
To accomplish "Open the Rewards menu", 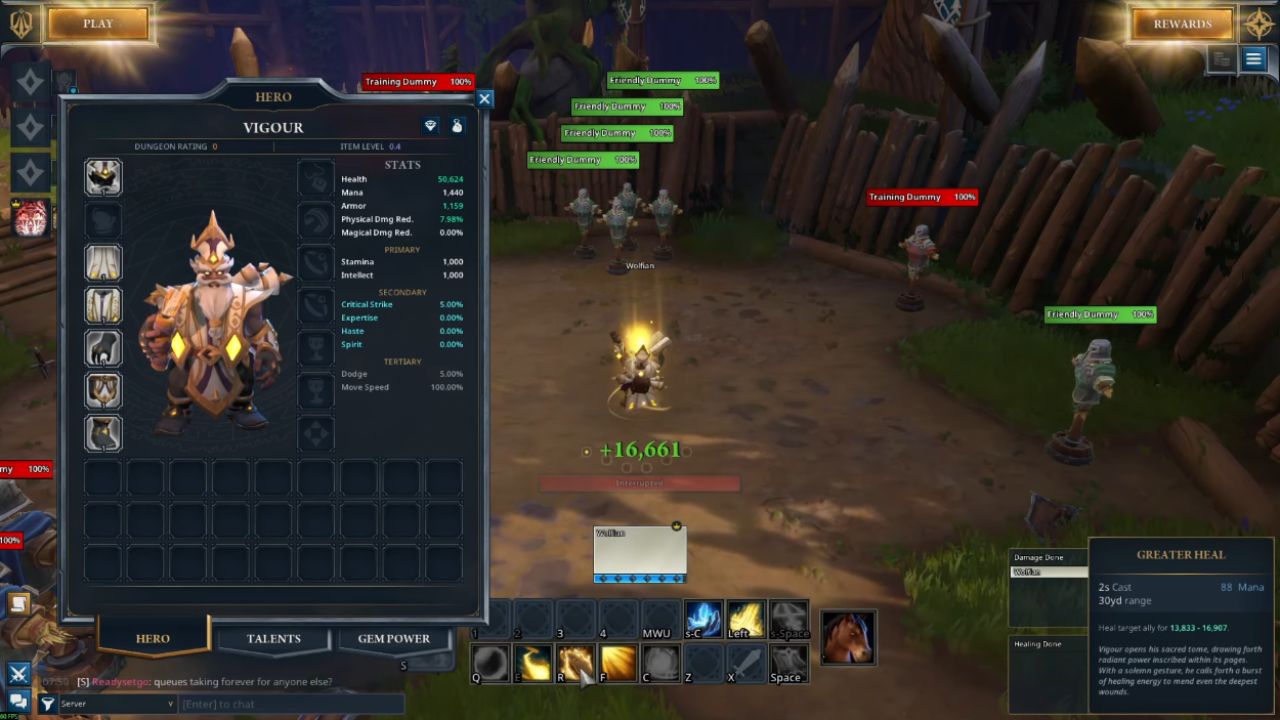I will point(1182,24).
